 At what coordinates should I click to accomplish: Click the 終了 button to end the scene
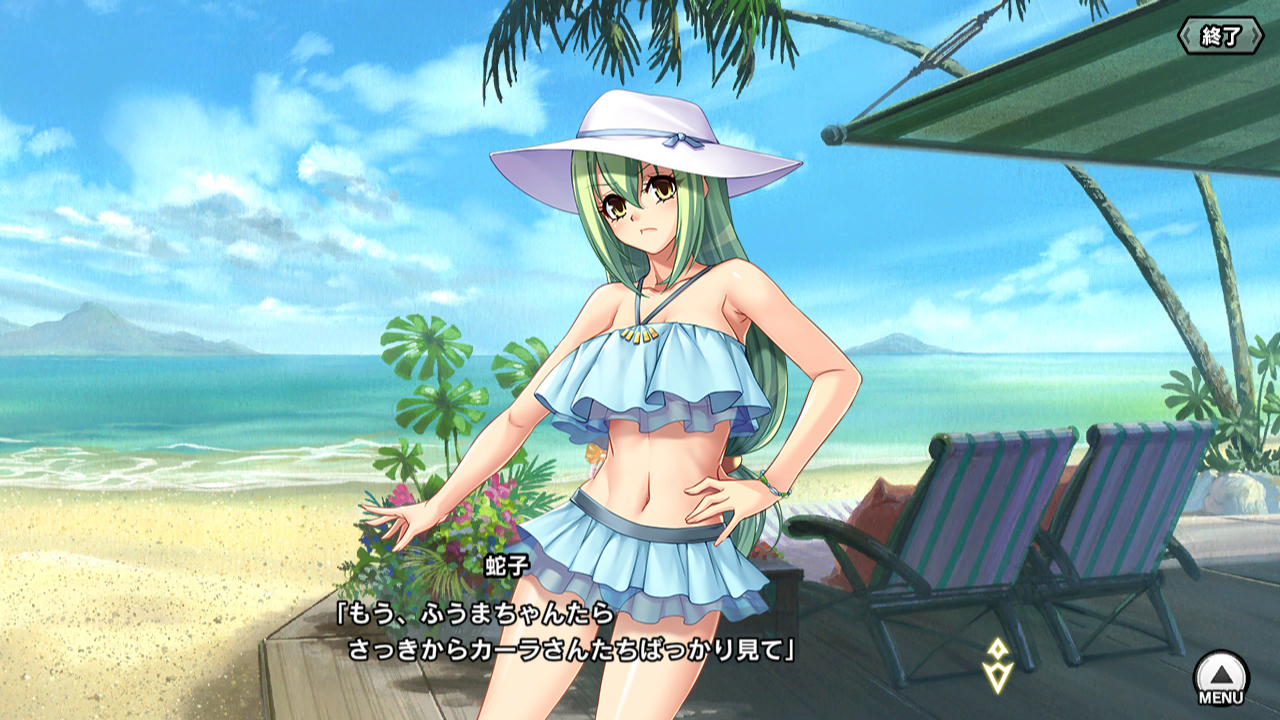point(1220,37)
